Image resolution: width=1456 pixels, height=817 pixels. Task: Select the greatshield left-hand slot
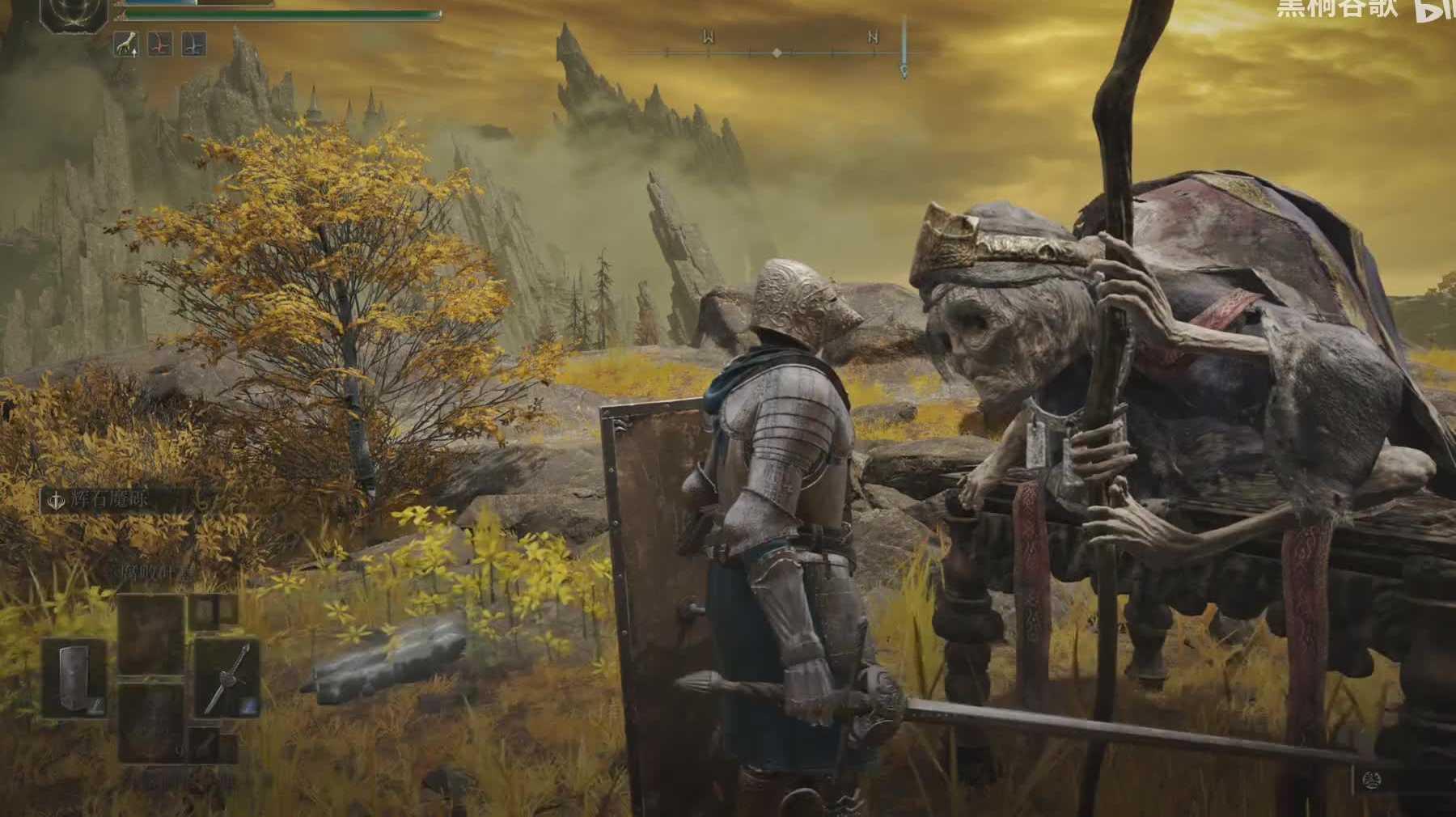(x=74, y=678)
